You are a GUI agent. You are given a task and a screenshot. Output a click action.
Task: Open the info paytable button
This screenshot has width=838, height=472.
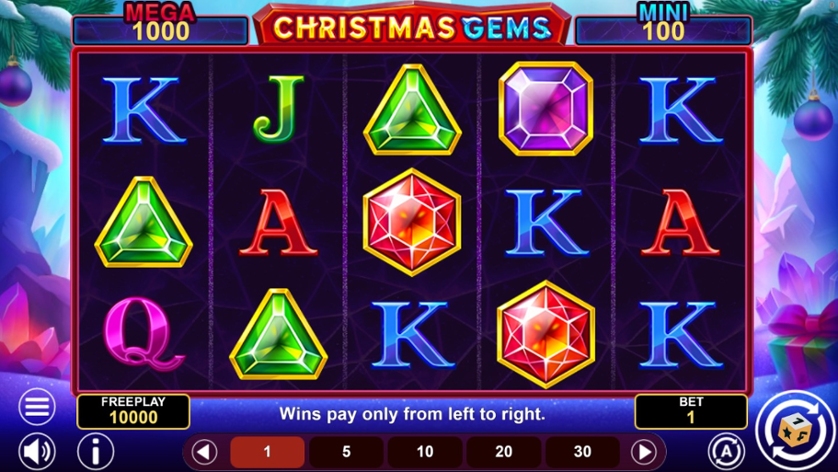(x=96, y=451)
